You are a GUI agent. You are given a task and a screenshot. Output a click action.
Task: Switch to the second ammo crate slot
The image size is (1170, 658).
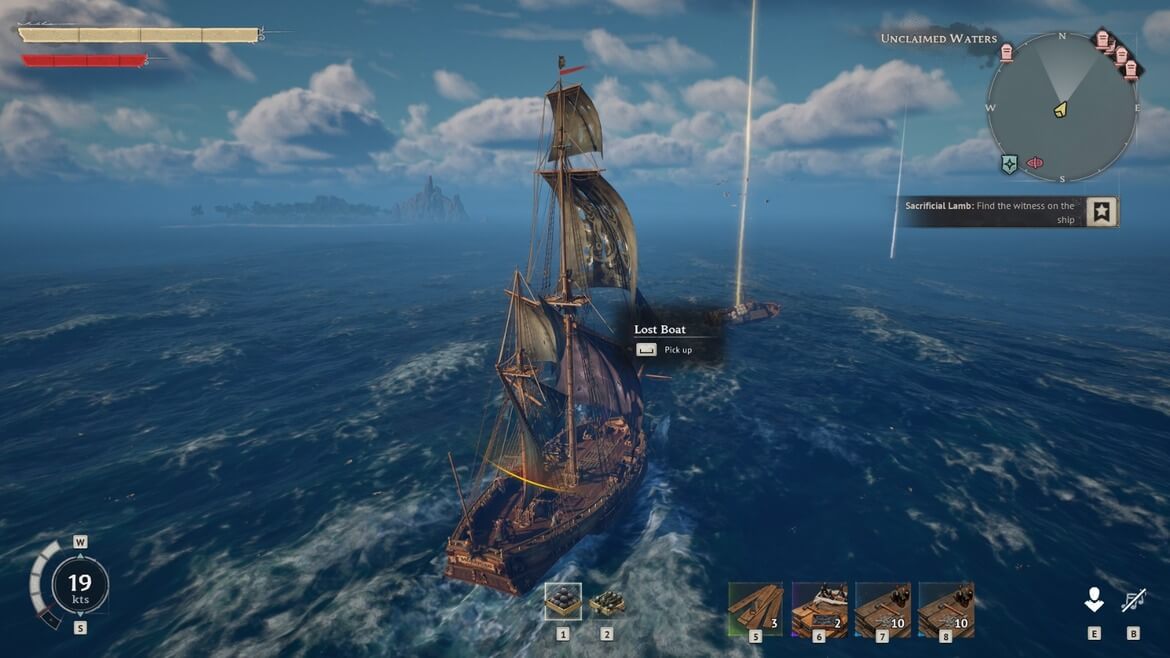[x=607, y=602]
